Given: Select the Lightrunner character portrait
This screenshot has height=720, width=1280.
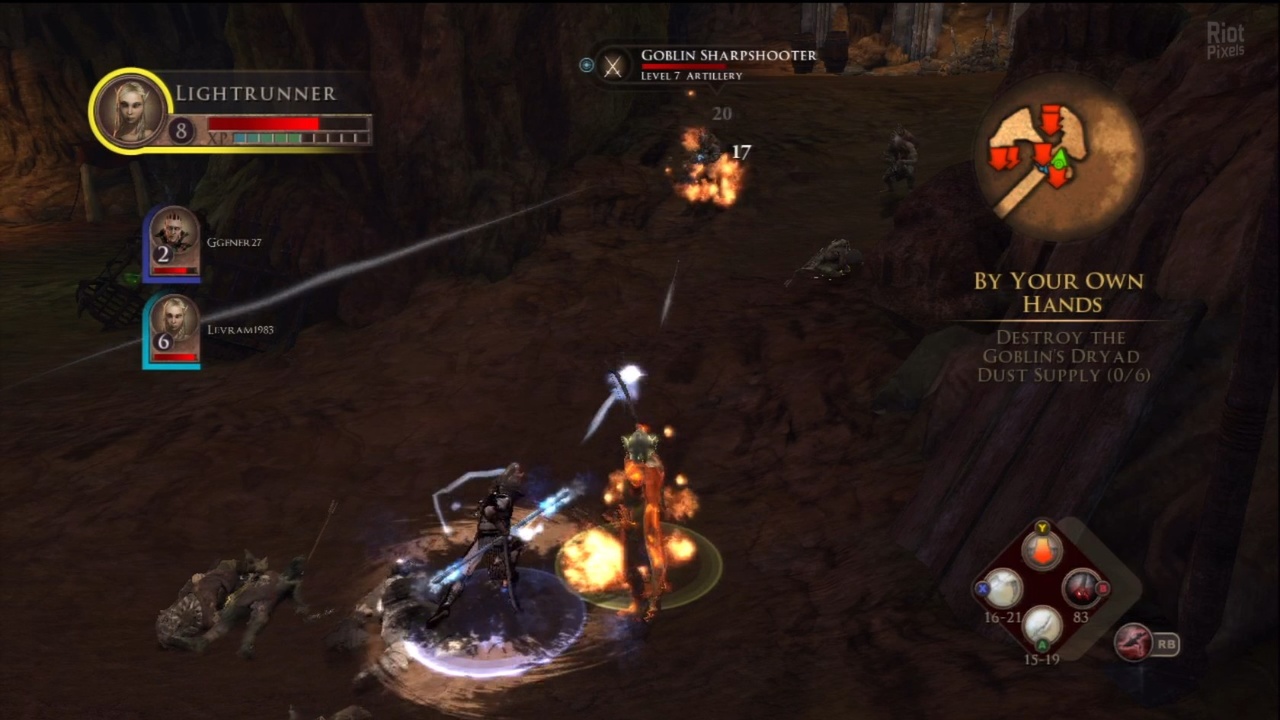Looking at the screenshot, I should pos(129,110).
